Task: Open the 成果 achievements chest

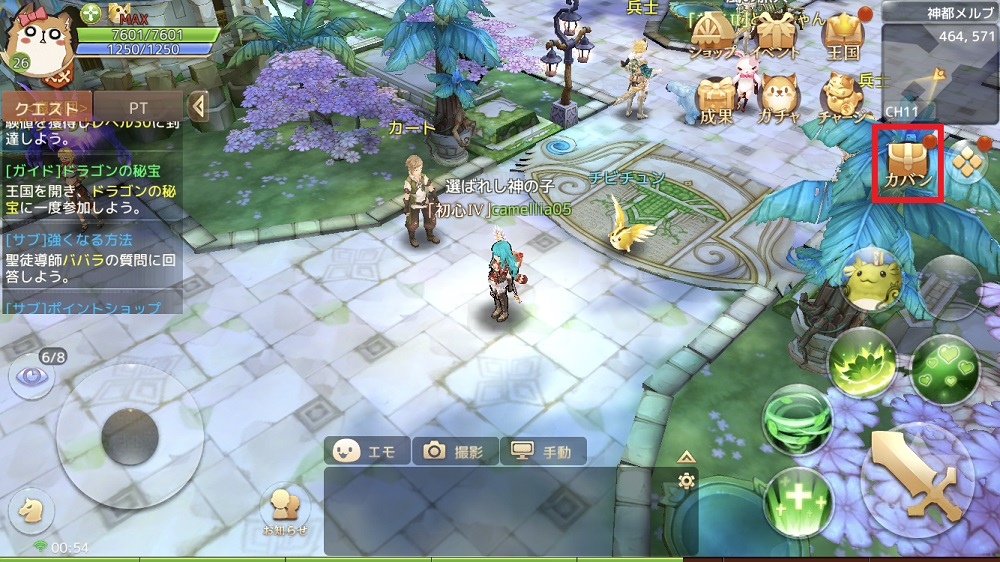Action: pos(716,99)
